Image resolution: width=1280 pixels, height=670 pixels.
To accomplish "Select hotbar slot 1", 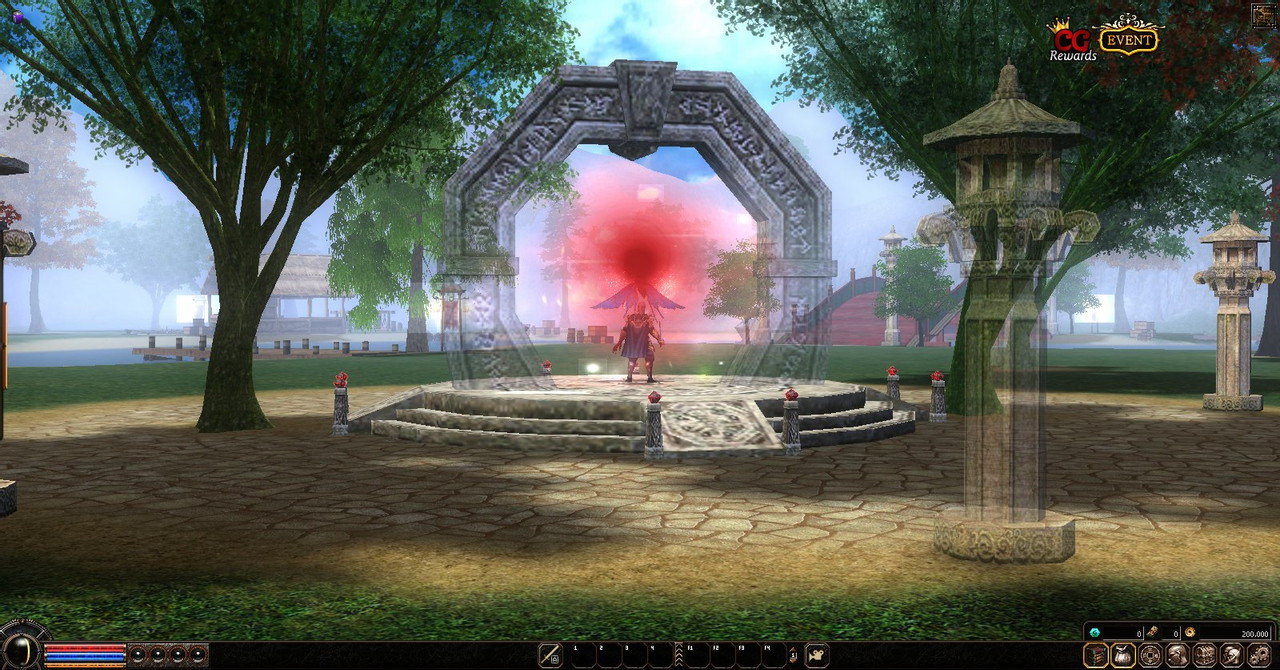I will tap(584, 655).
